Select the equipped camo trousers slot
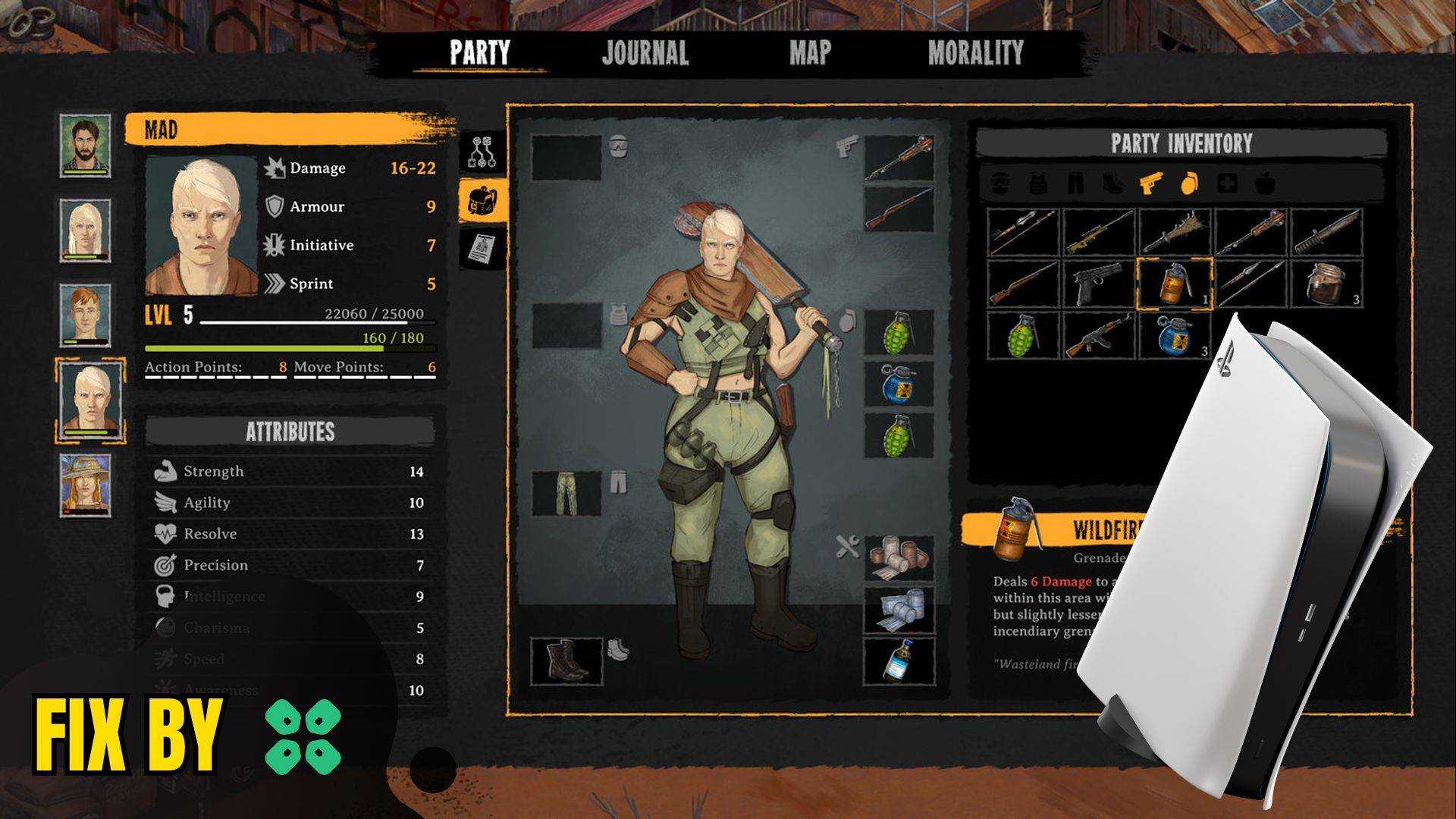The width and height of the screenshot is (1456, 819). (566, 493)
